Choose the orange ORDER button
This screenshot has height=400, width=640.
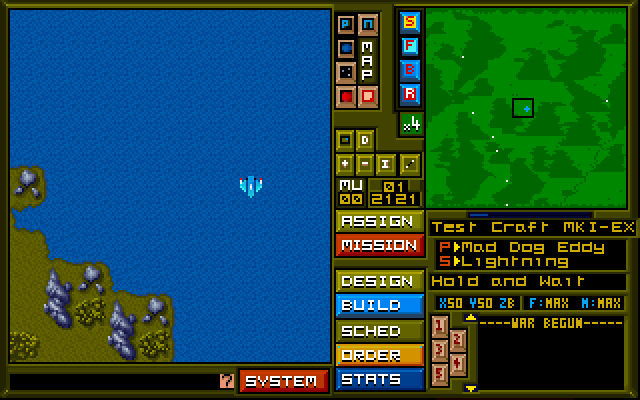coord(378,354)
